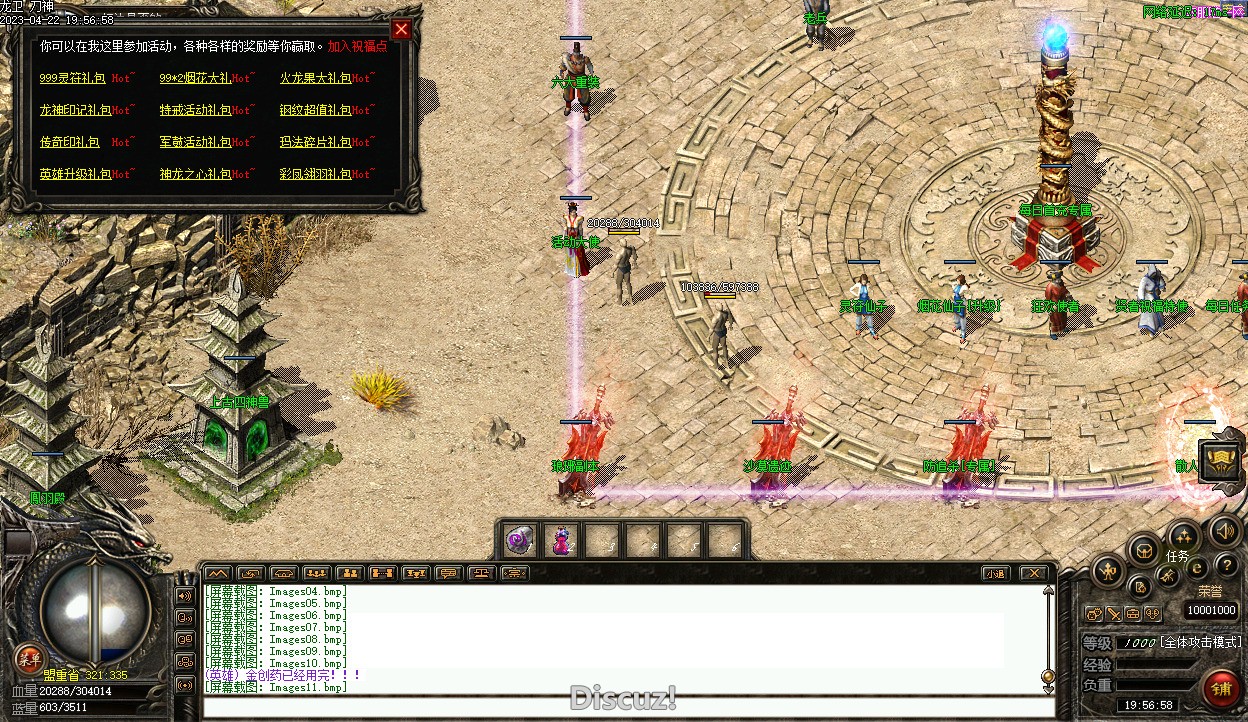This screenshot has width=1248, height=722.
Task: Click the 小退 logout button
Action: [x=994, y=573]
